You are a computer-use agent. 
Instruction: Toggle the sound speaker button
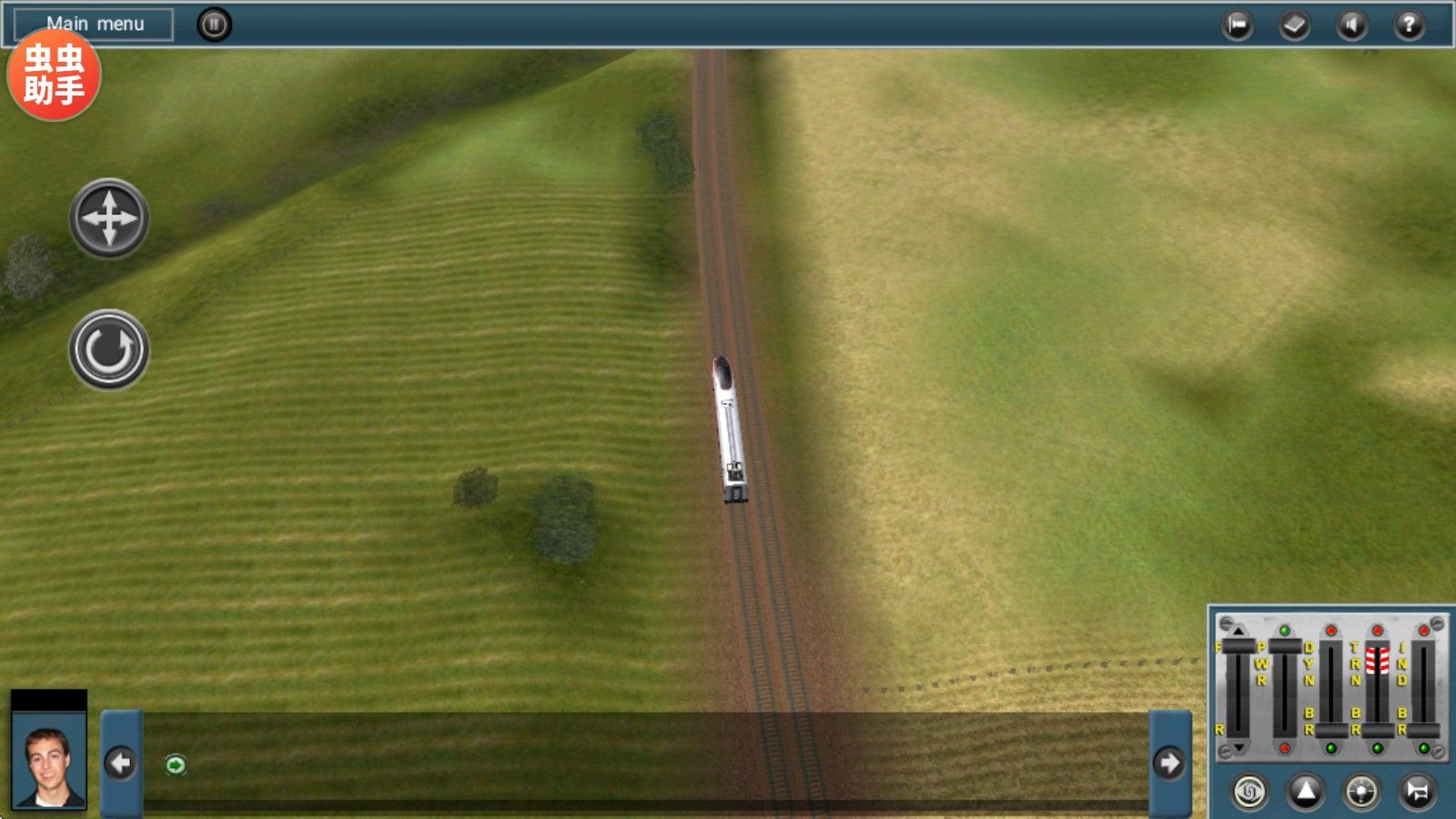pyautogui.click(x=1351, y=25)
